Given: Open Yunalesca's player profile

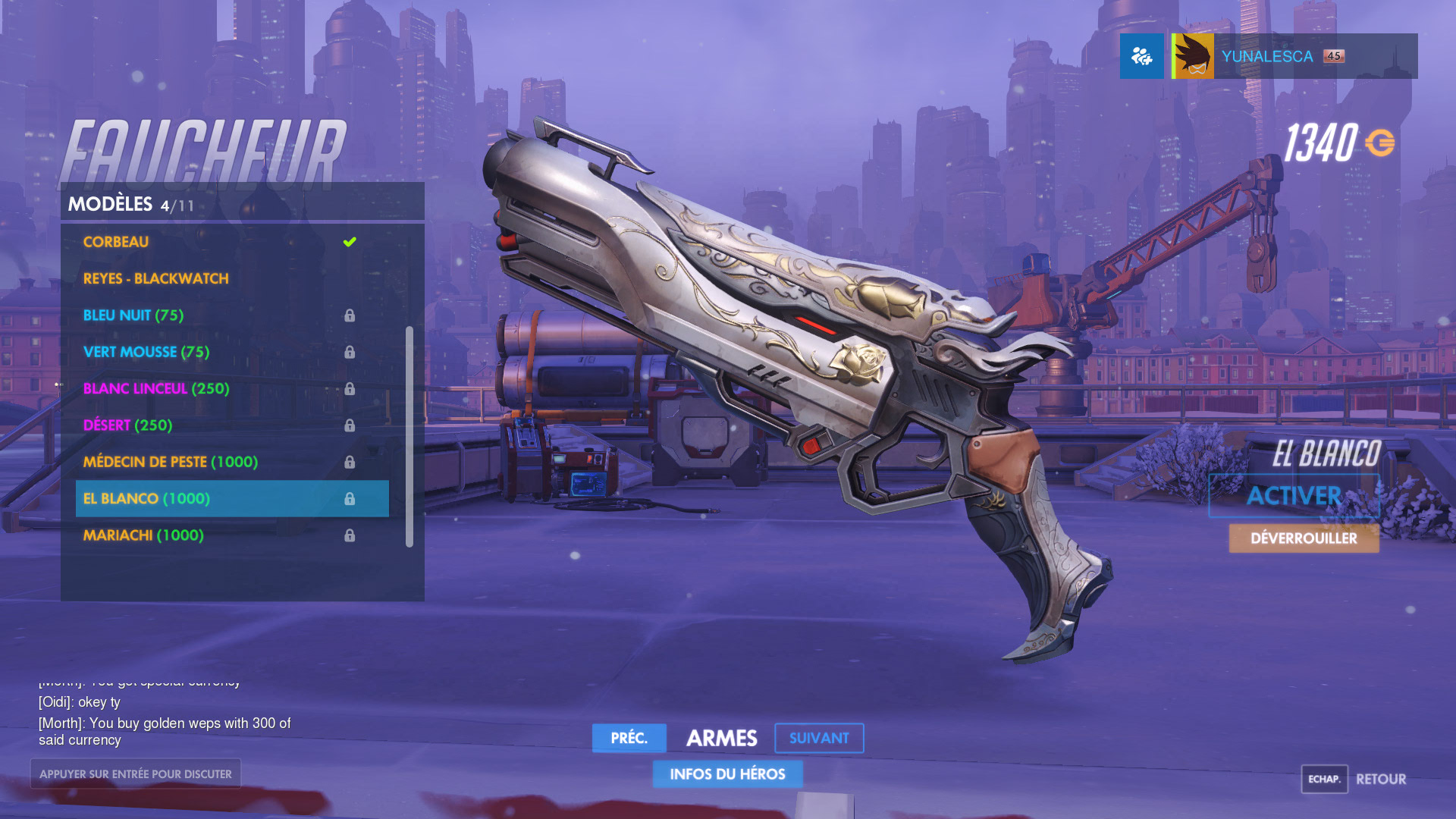Looking at the screenshot, I should point(1293,56).
